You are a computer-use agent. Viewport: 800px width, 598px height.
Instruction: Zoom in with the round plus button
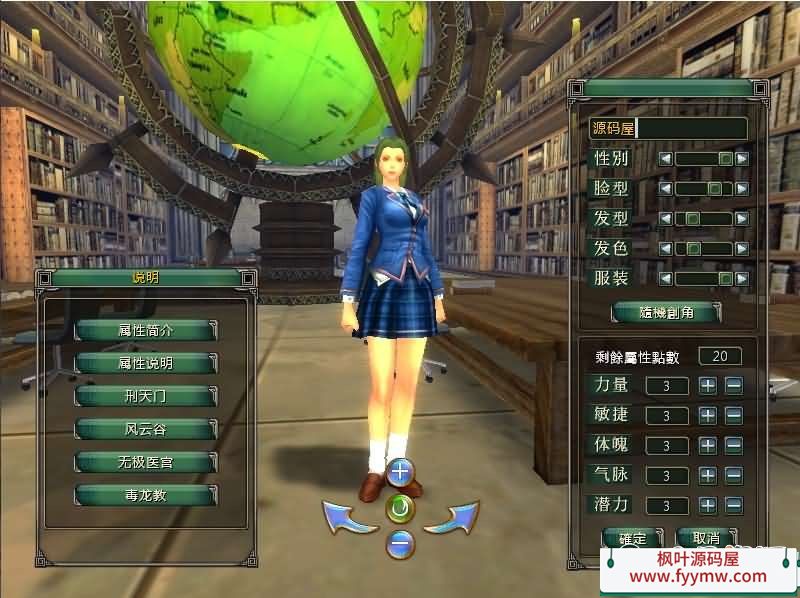click(400, 471)
